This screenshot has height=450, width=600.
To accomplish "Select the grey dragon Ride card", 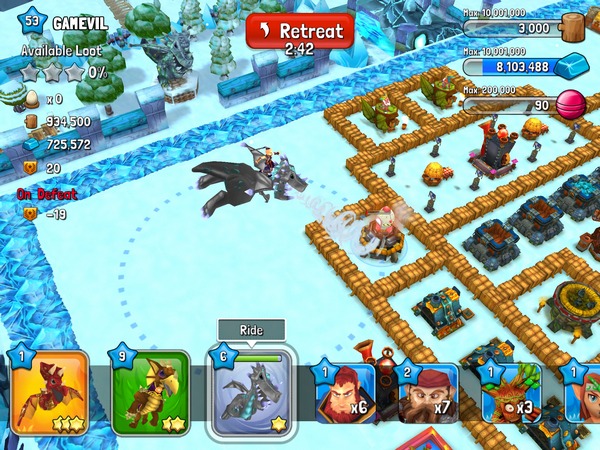I will point(250,392).
